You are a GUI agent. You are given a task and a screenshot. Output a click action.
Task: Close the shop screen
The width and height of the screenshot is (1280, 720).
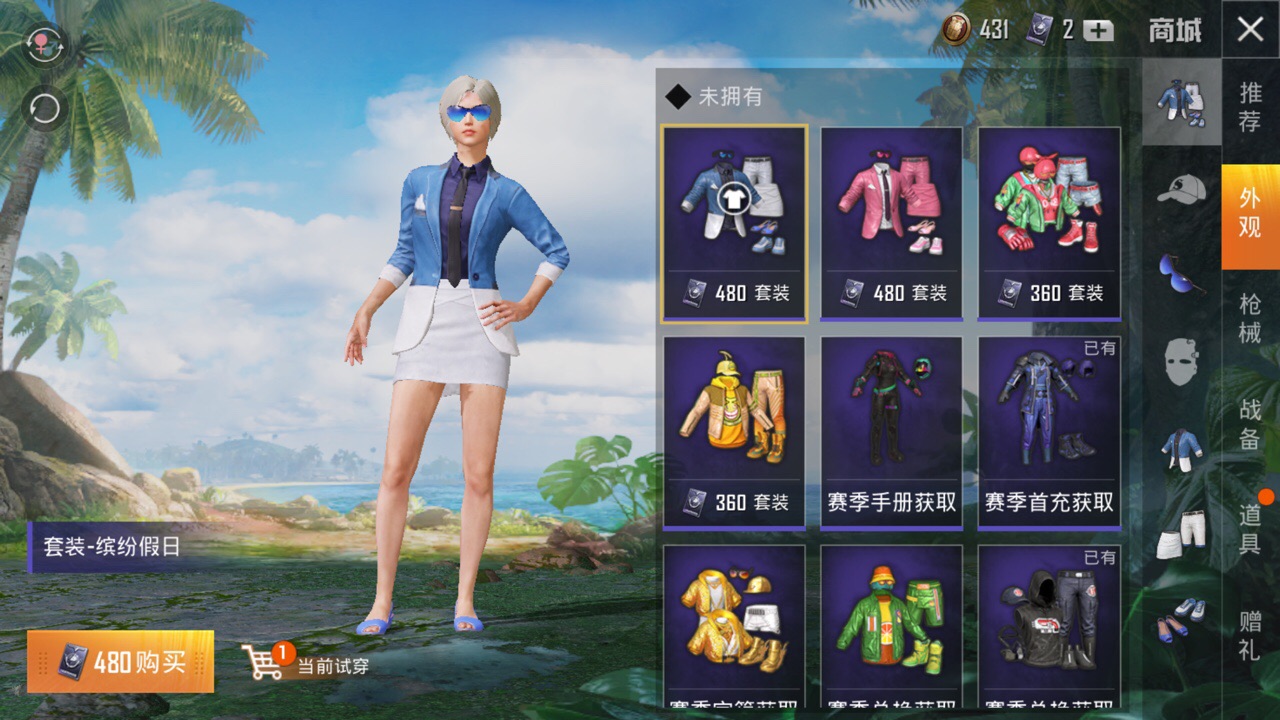pyautogui.click(x=1250, y=29)
